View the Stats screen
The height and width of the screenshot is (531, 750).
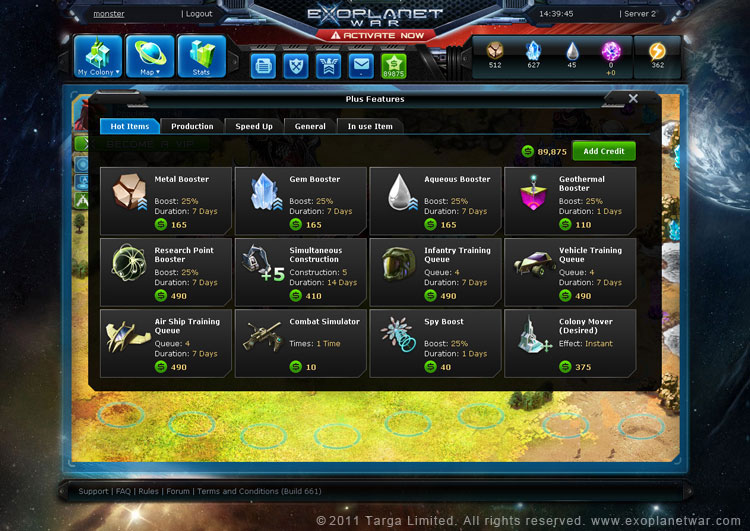[202, 57]
